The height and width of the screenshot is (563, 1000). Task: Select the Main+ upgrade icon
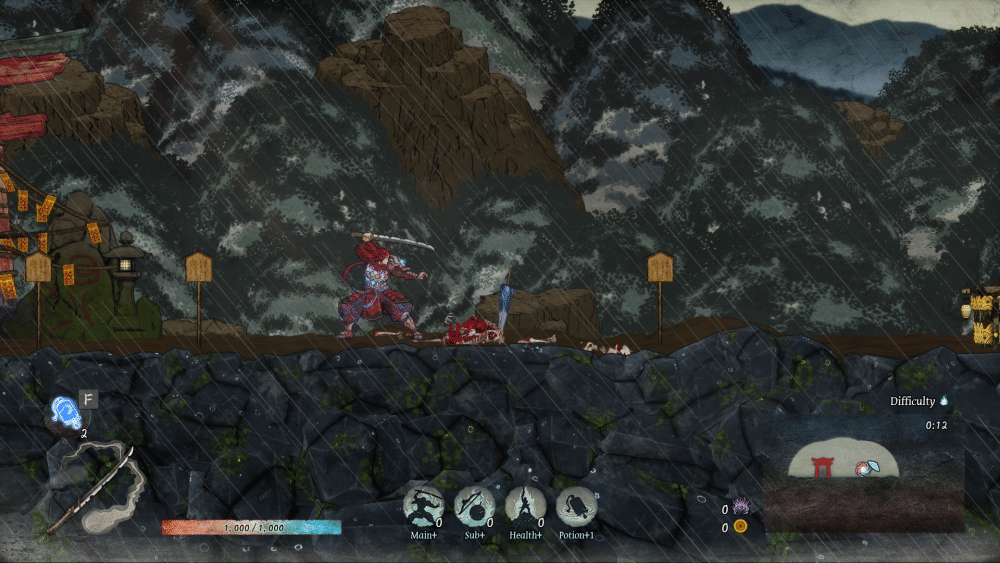[x=423, y=507]
